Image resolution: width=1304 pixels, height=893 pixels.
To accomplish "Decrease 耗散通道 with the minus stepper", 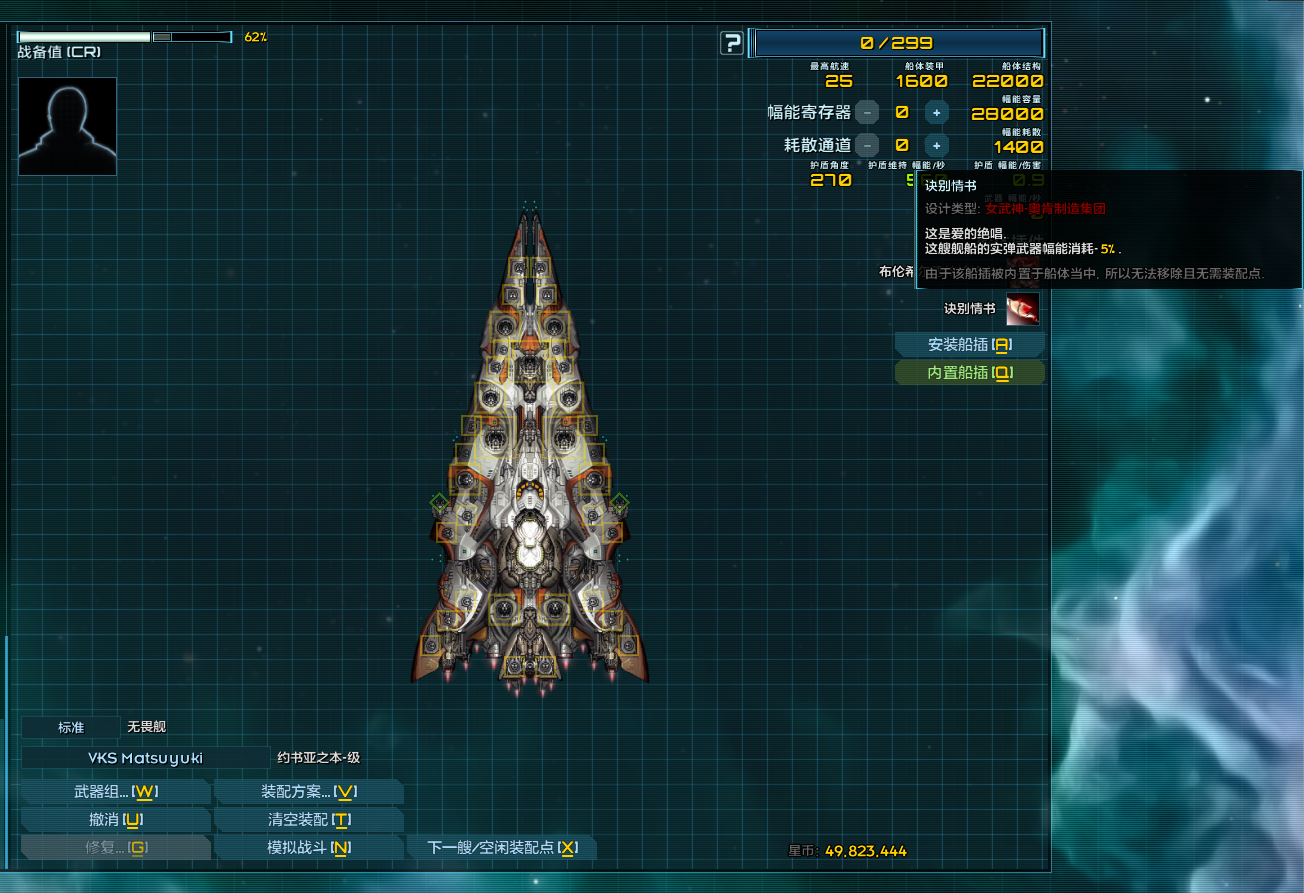I will 866,145.
